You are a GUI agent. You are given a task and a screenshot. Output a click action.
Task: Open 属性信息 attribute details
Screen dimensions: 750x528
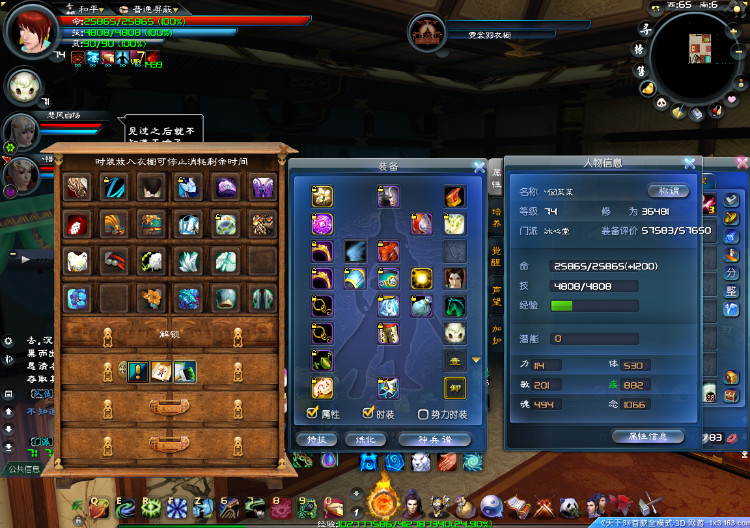coord(647,436)
